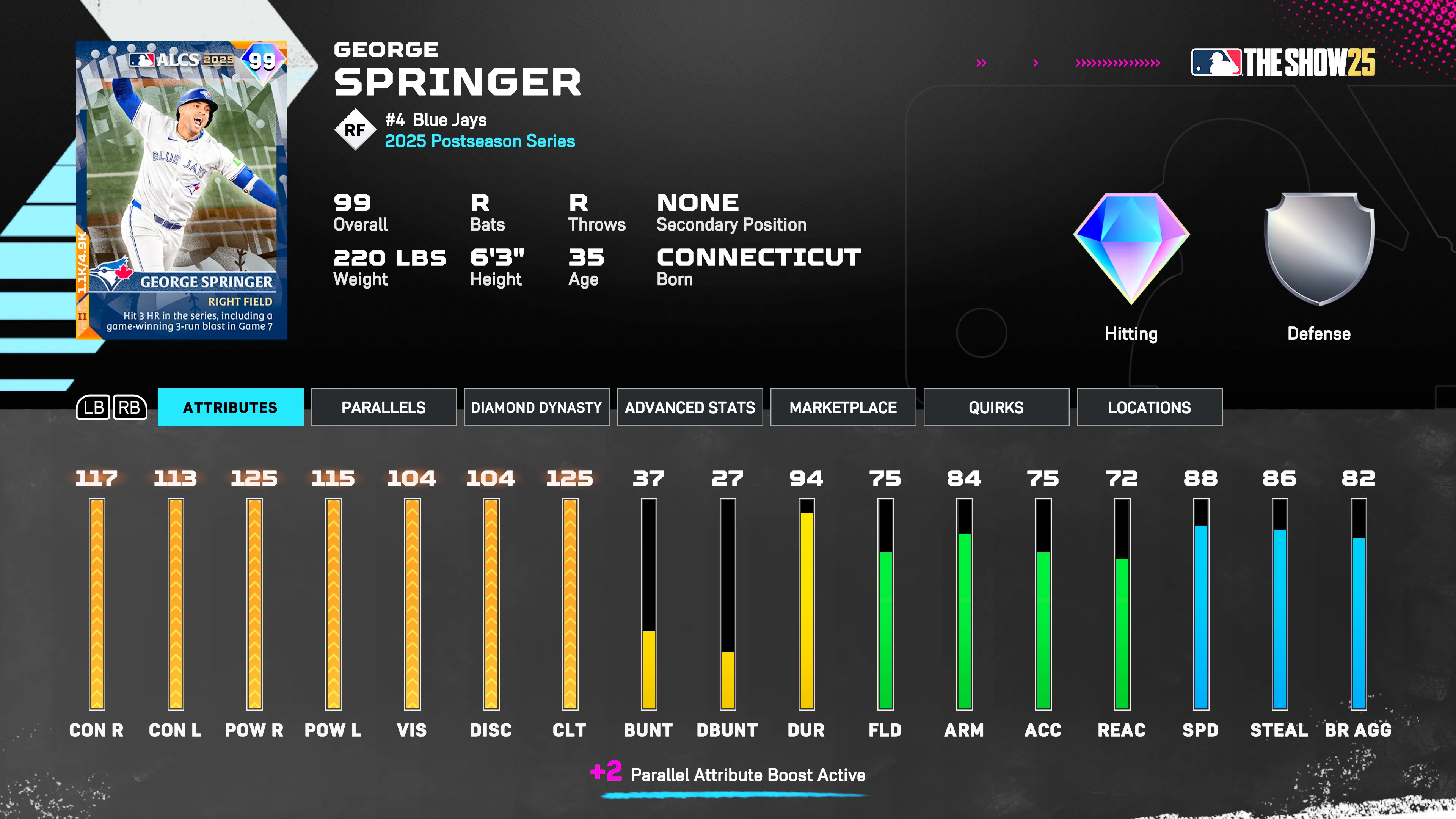
Task: Toggle the Attributes view highlight
Action: (x=230, y=407)
